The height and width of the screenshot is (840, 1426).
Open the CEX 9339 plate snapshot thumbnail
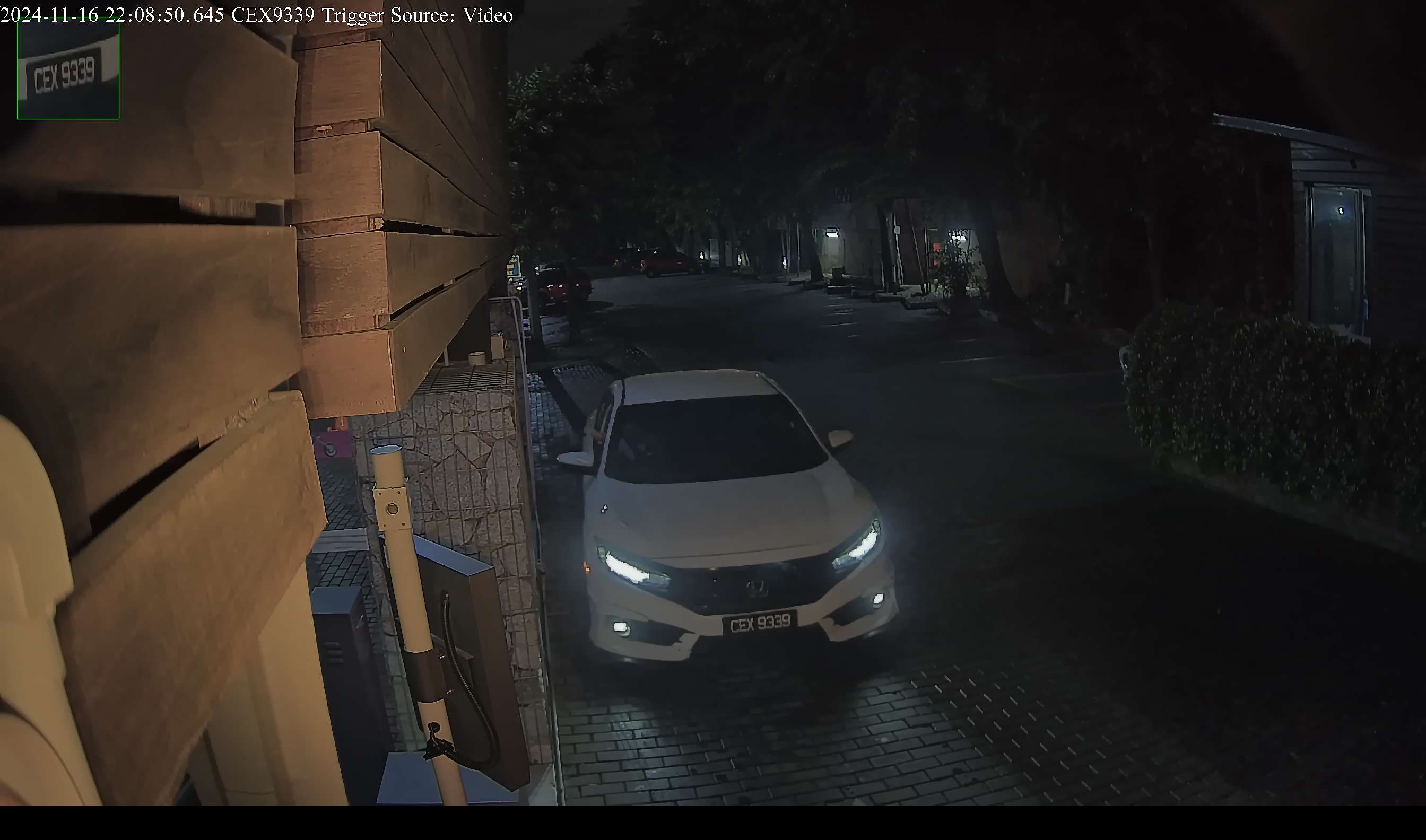click(x=68, y=70)
